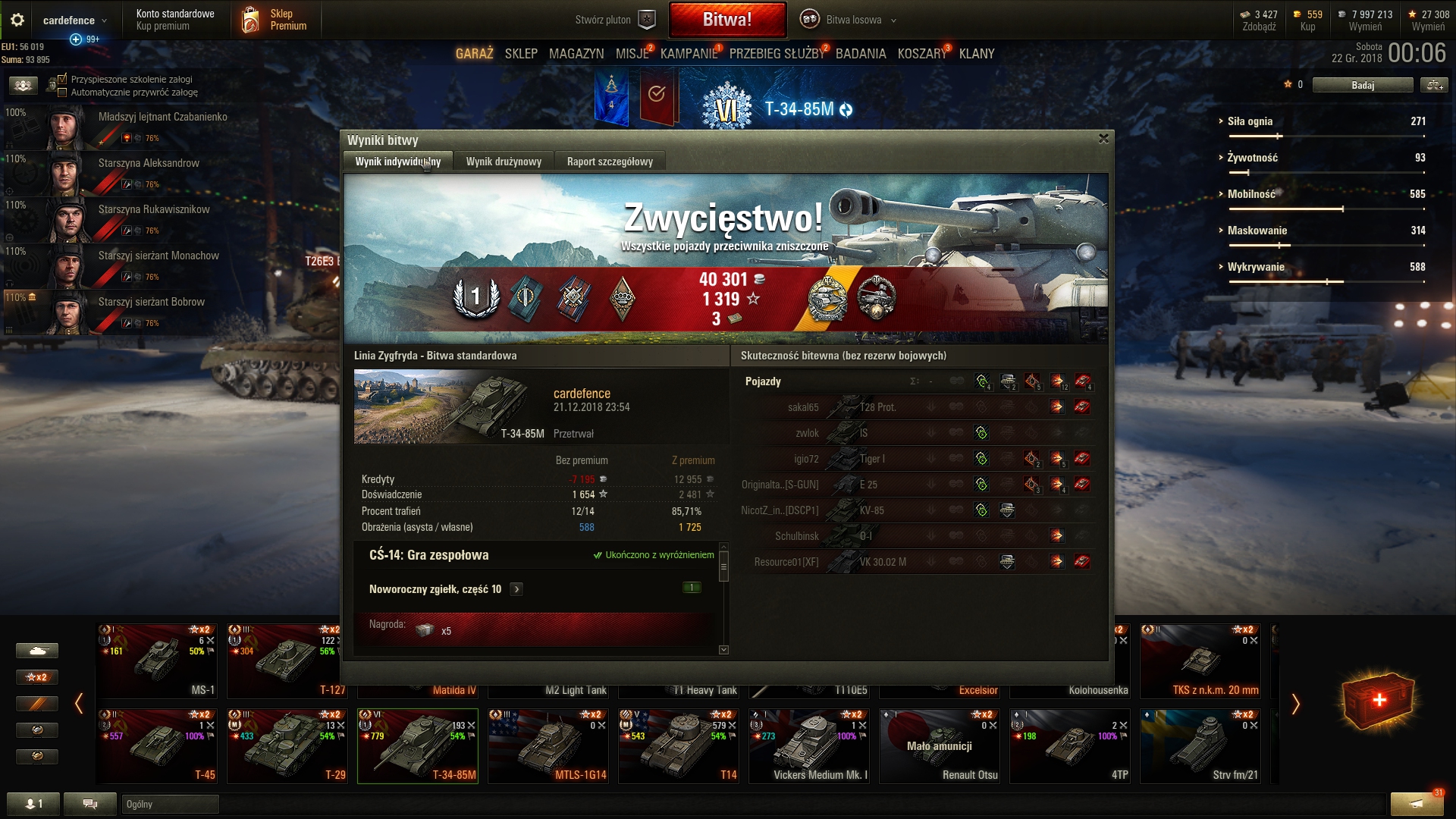Viewport: 1456px width, 819px height.
Task: Go to MAGAZYN section
Action: [576, 54]
